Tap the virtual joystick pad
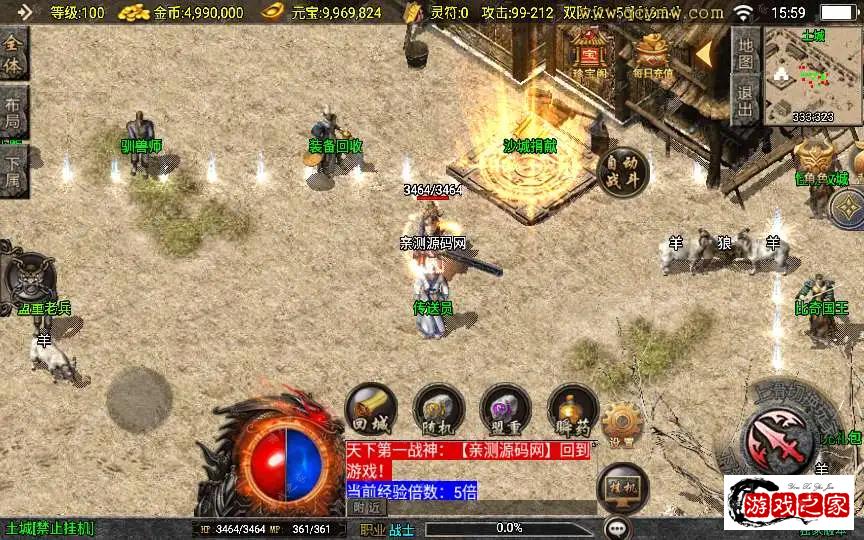The height and width of the screenshot is (540, 864). click(139, 400)
